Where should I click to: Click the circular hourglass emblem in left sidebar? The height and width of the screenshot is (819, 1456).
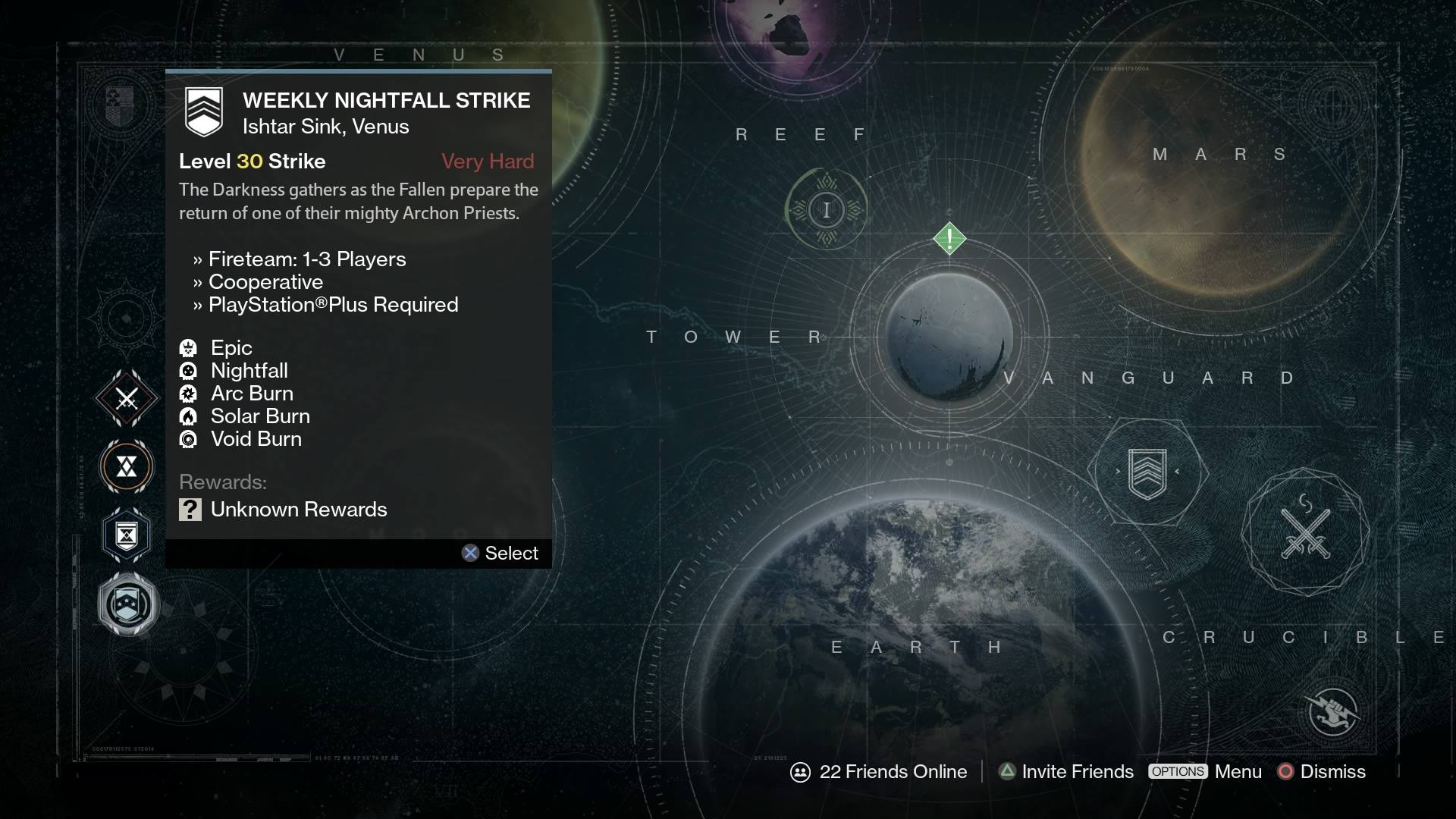click(126, 467)
